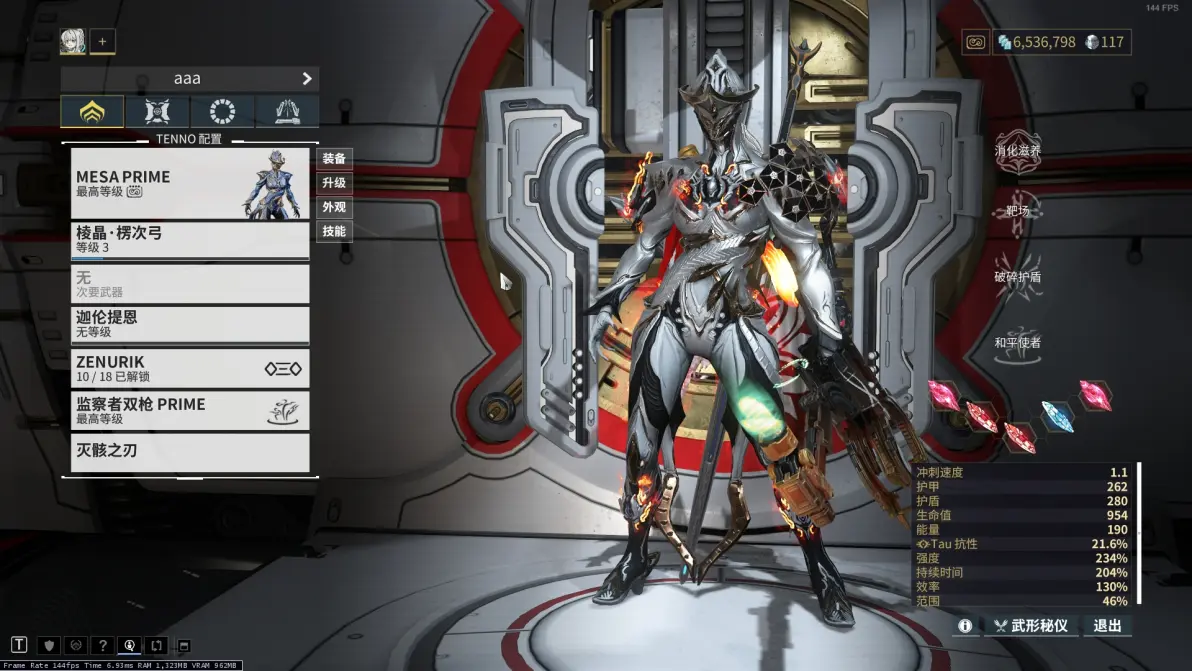
Task: Open the 升级 upgrade menu
Action: pos(334,183)
